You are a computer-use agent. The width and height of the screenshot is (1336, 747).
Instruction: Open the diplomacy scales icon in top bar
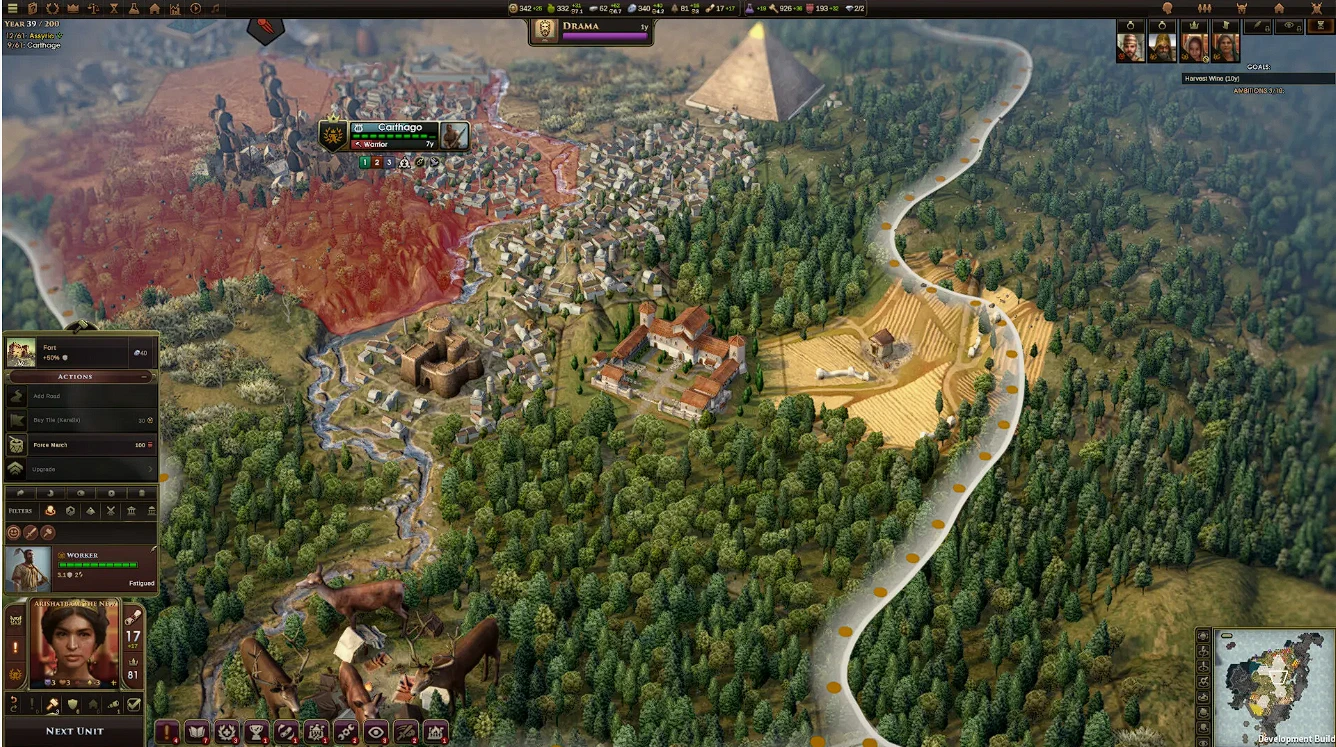(x=94, y=9)
